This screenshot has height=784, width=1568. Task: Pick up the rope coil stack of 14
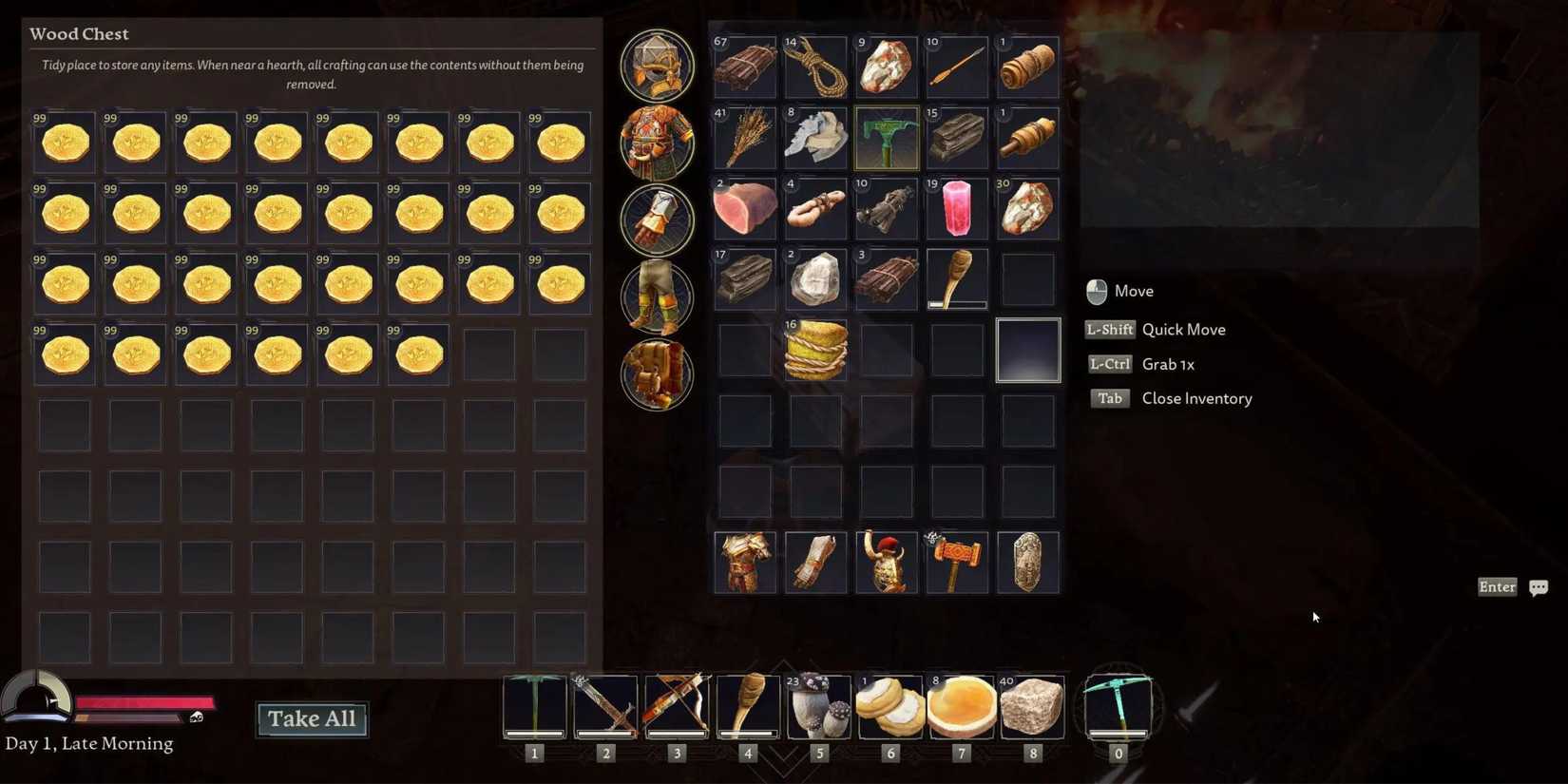[814, 67]
